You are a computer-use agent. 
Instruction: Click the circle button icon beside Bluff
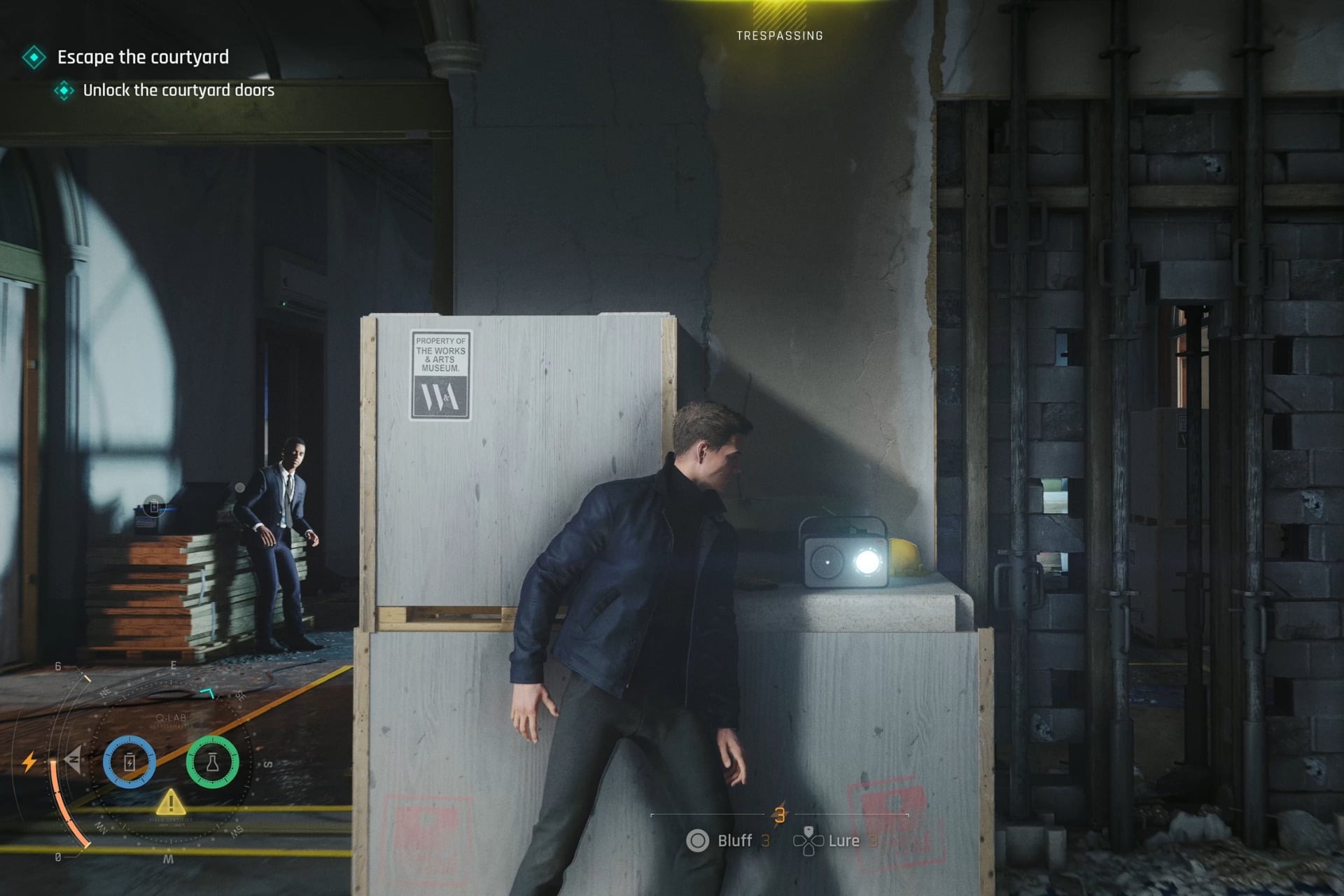click(697, 840)
